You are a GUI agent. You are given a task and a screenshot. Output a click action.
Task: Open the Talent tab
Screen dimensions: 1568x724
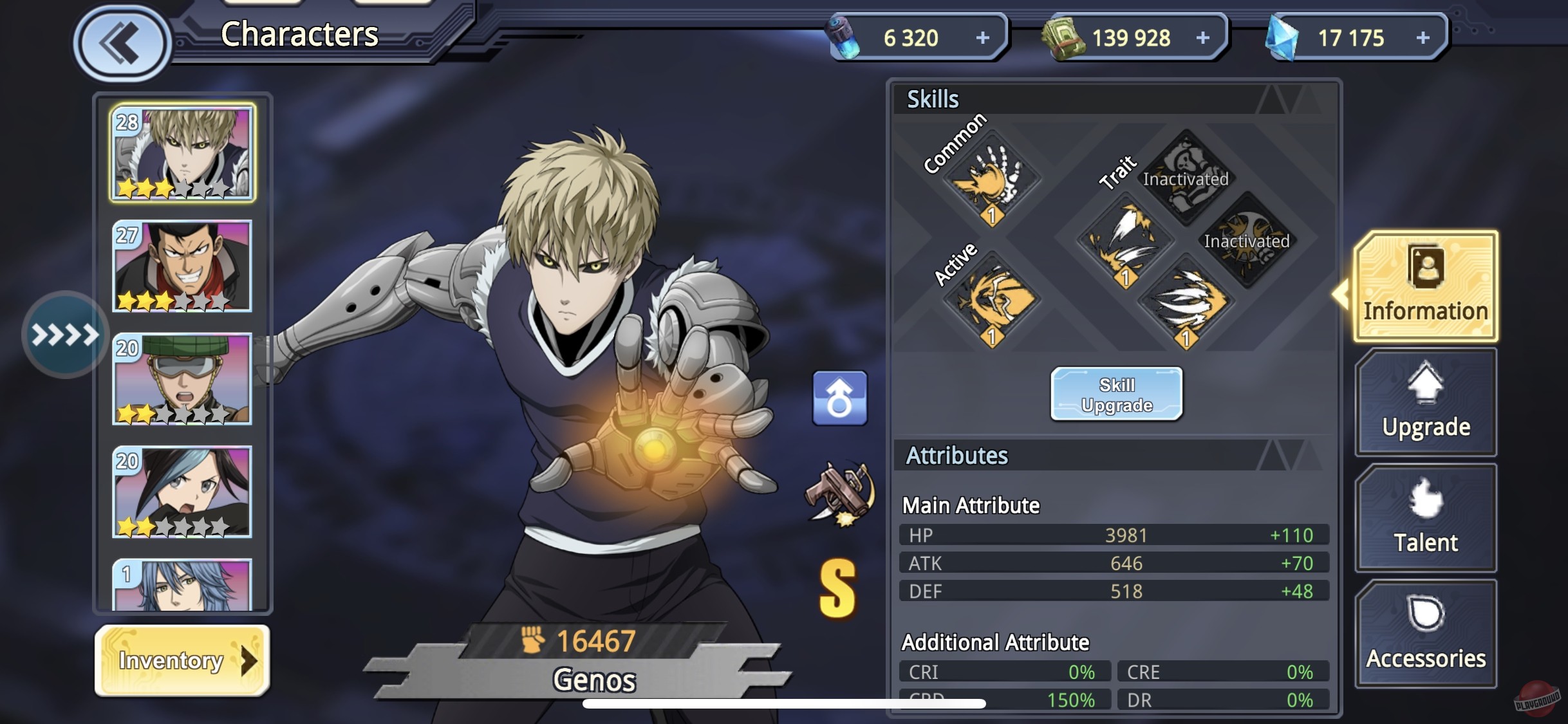click(x=1426, y=518)
